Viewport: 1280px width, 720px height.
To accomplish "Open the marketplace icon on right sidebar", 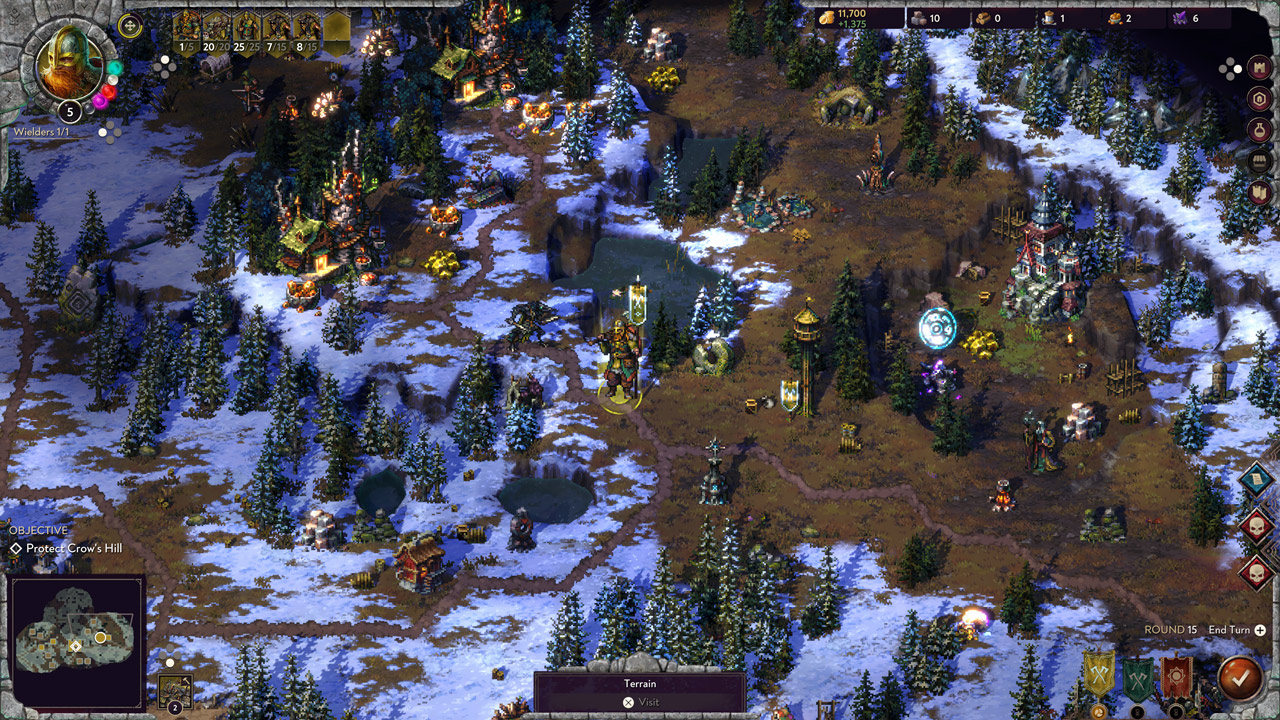I will [x=1258, y=159].
